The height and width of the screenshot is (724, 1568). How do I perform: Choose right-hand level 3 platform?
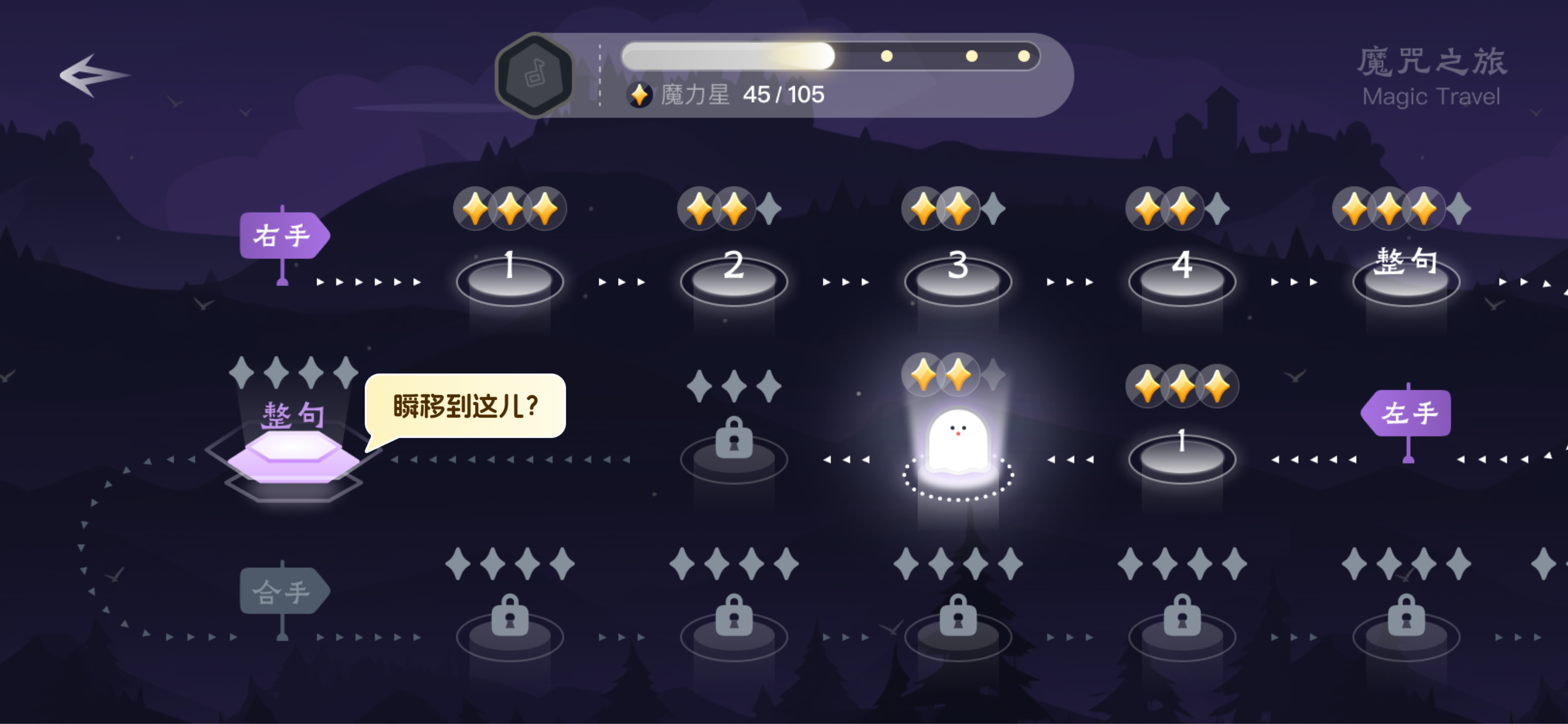click(957, 279)
